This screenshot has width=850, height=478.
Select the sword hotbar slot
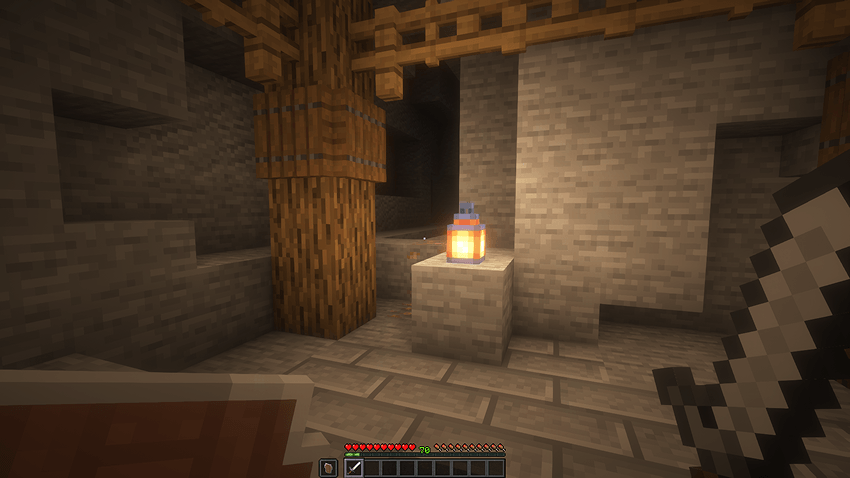tap(353, 467)
